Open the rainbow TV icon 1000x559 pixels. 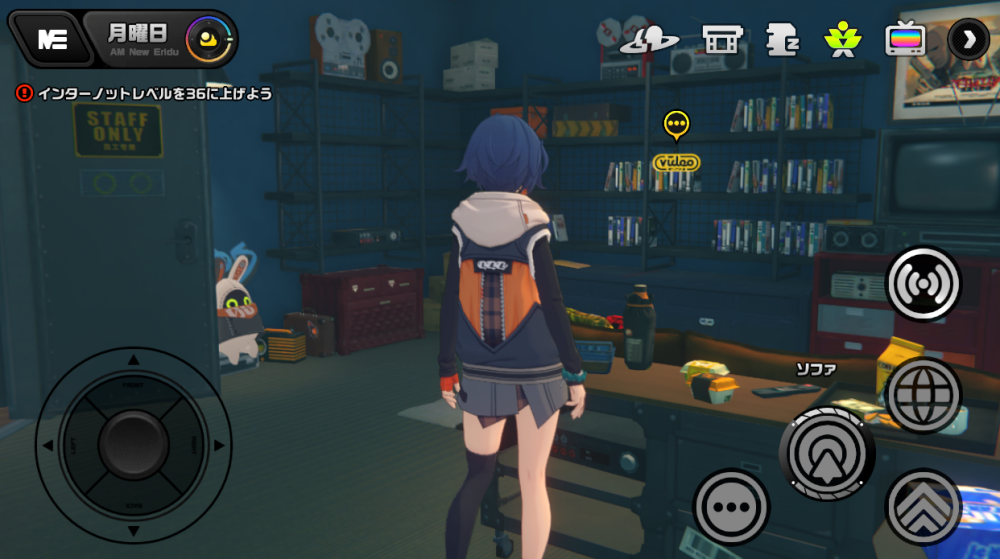click(904, 39)
